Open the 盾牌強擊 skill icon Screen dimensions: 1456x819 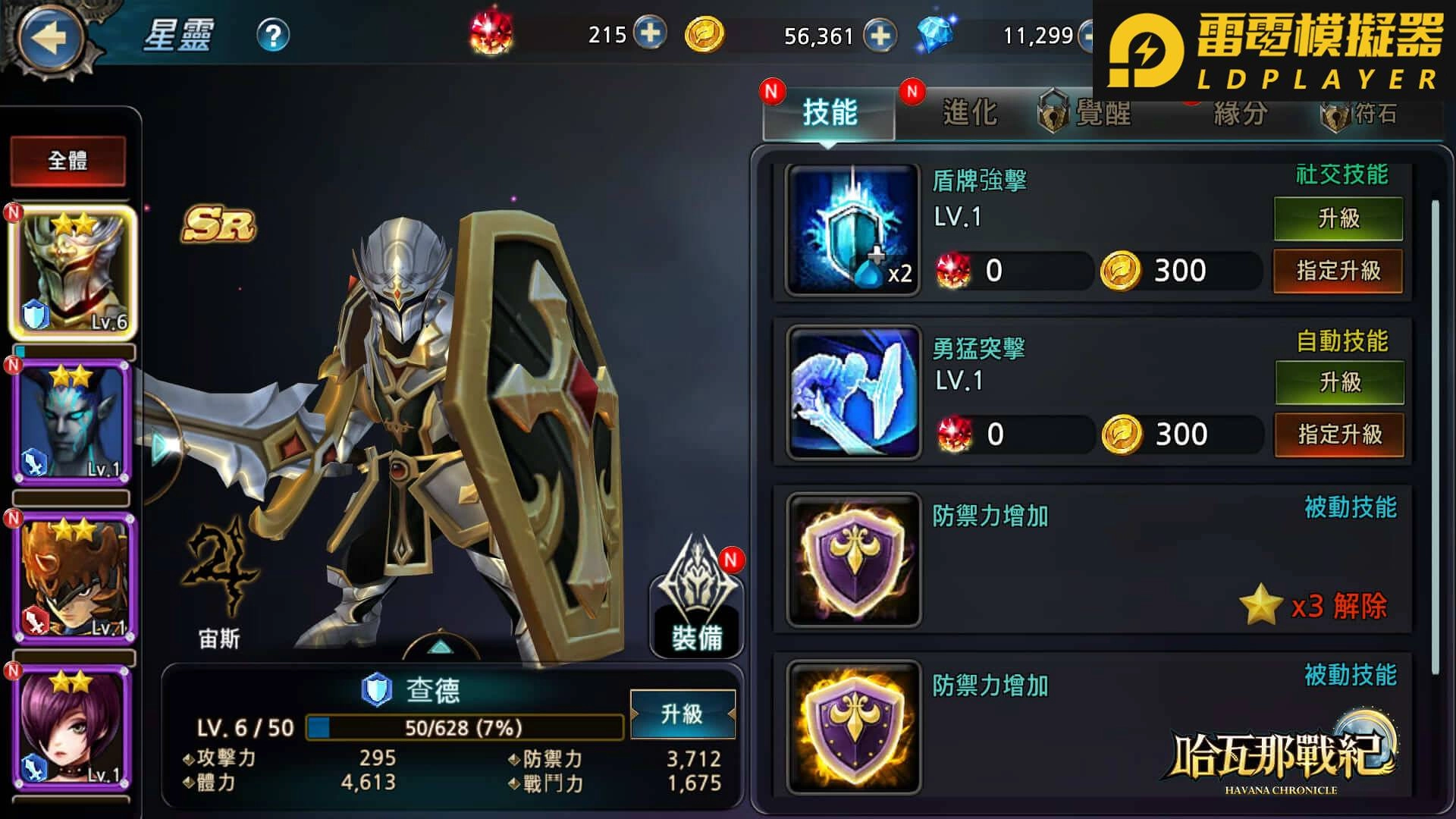tap(851, 231)
